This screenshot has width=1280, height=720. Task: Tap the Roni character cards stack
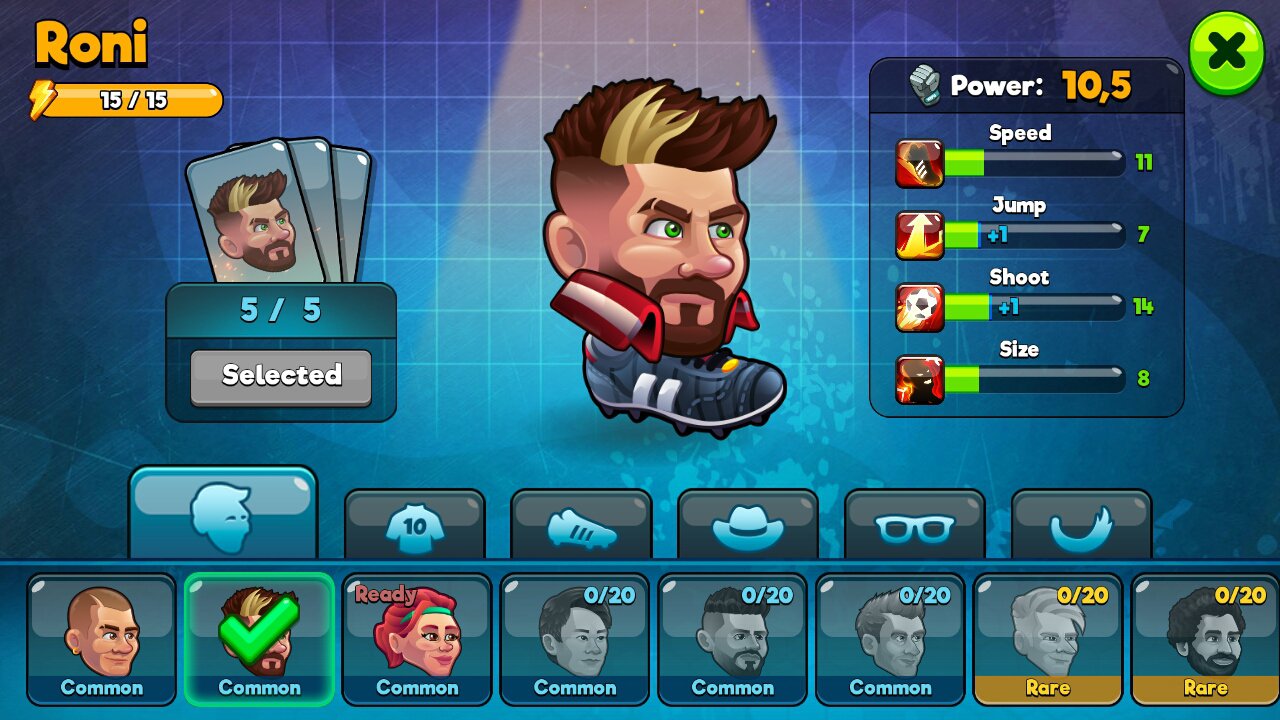[277, 212]
